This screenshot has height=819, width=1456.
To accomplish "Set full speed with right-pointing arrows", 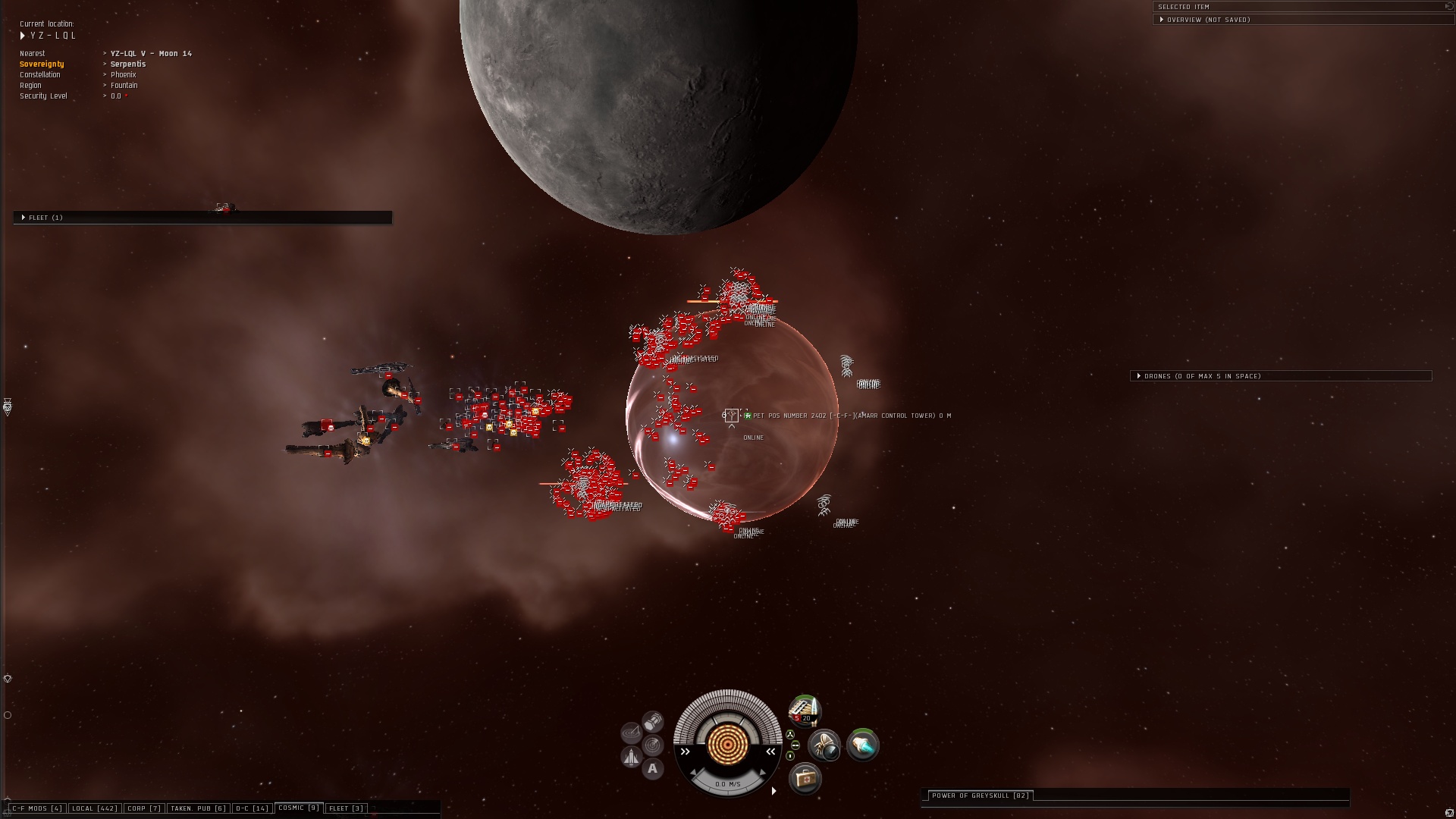I will [x=685, y=752].
